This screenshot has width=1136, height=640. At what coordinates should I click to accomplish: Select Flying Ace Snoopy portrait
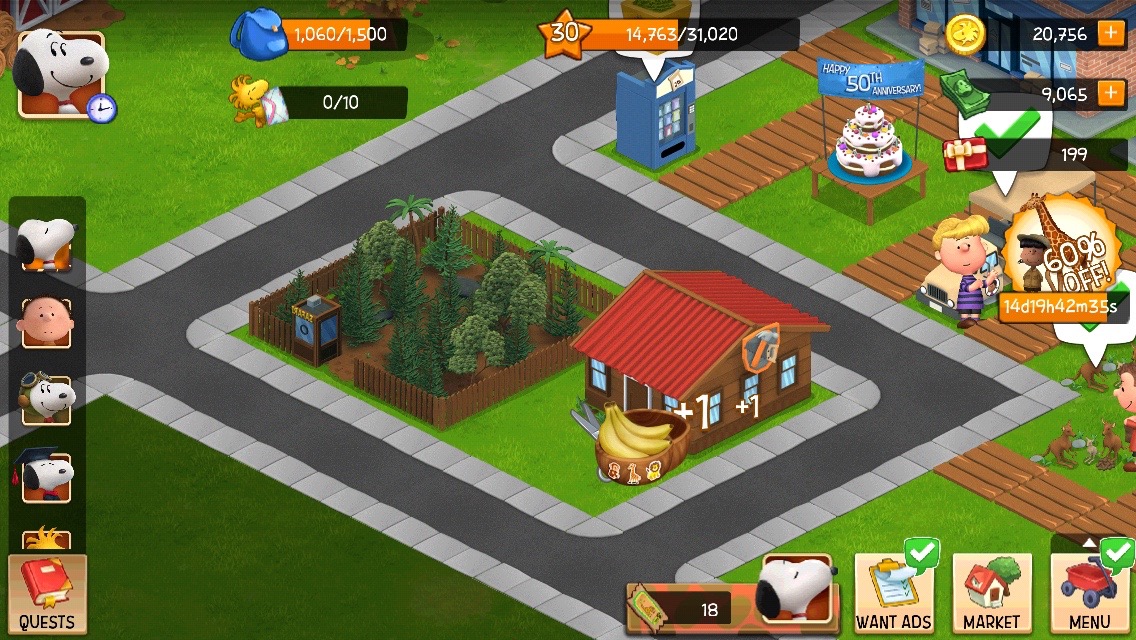tap(46, 399)
